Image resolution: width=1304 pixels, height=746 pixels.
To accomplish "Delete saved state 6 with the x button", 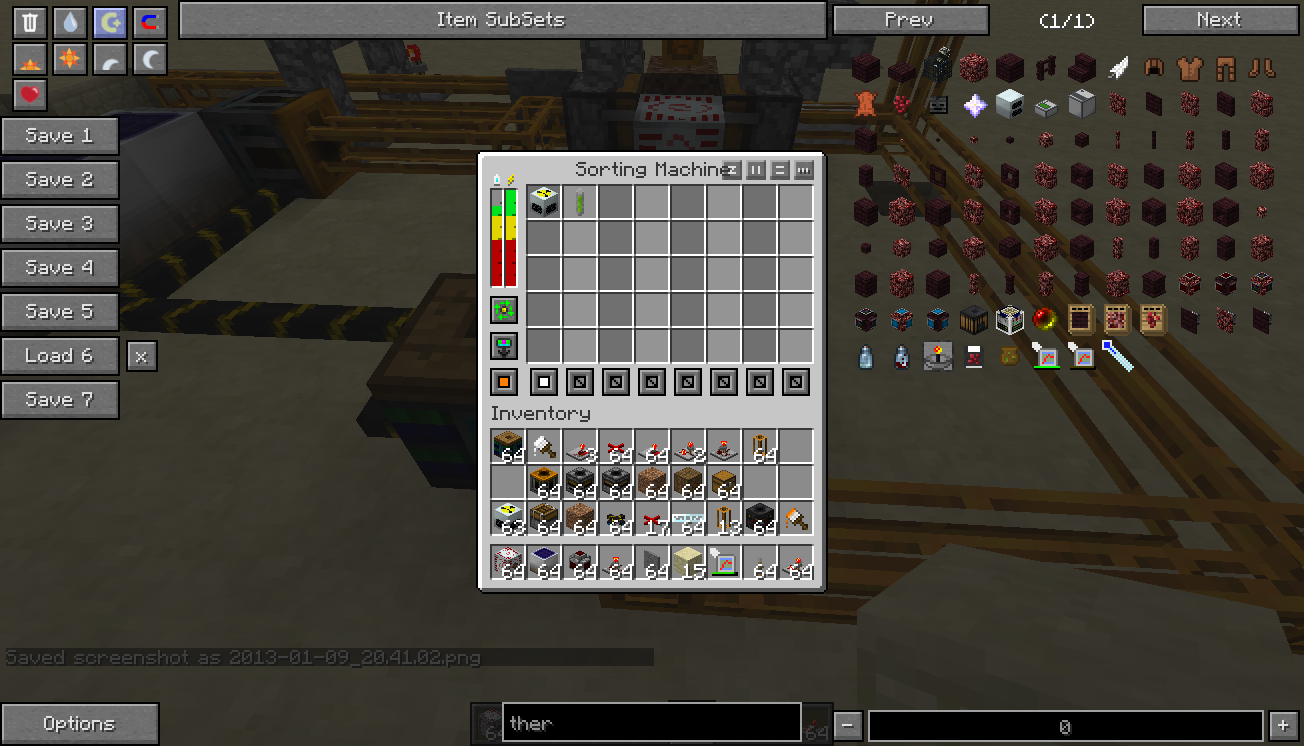I will 142,356.
